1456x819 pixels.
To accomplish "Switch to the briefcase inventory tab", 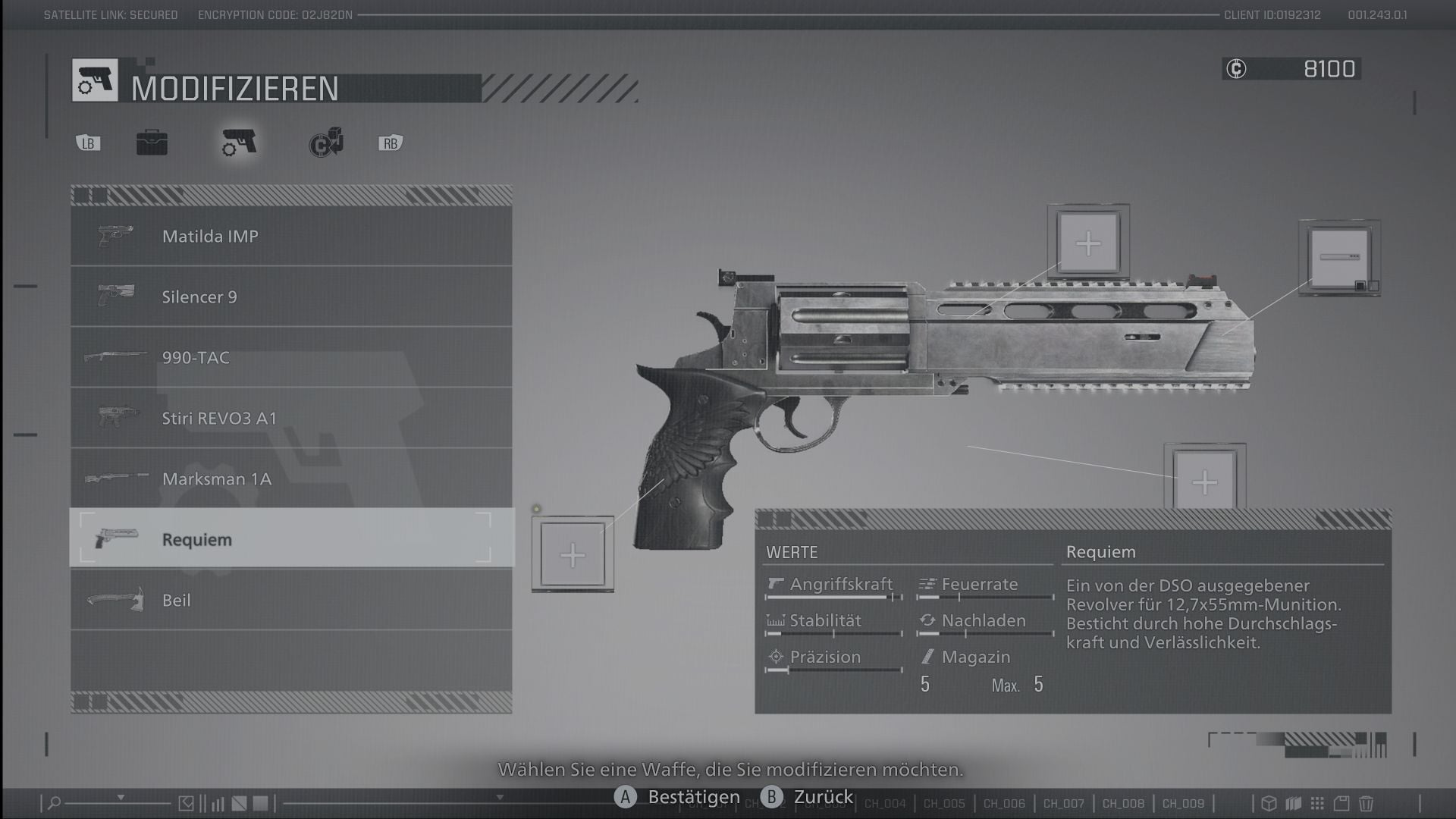I will point(152,143).
